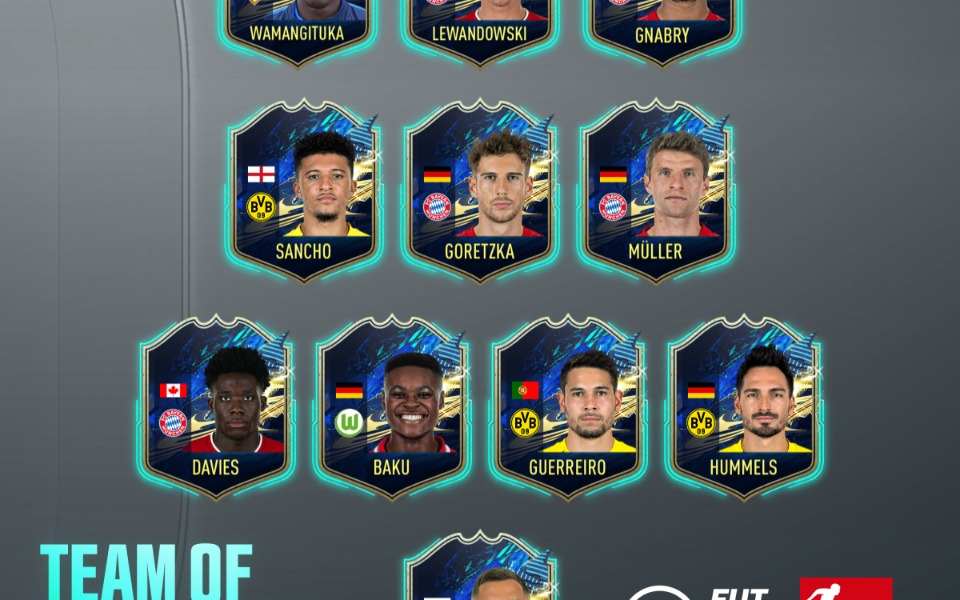Pick the Guerreiro player card

click(568, 405)
